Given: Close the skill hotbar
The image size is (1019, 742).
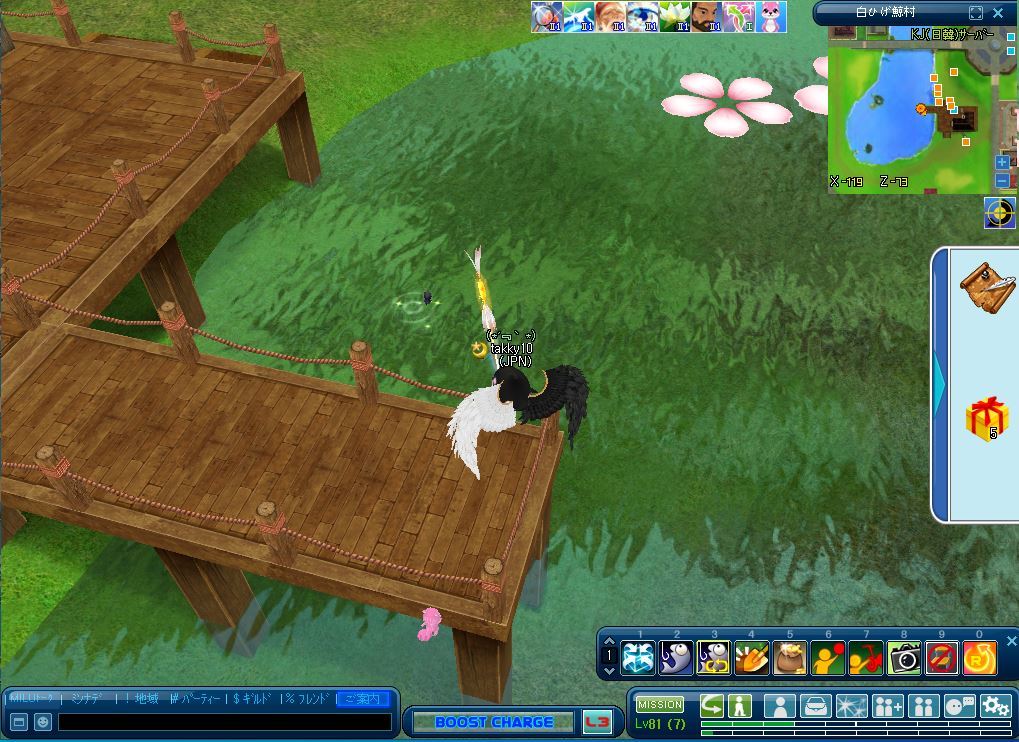Looking at the screenshot, I should click(x=1011, y=641).
